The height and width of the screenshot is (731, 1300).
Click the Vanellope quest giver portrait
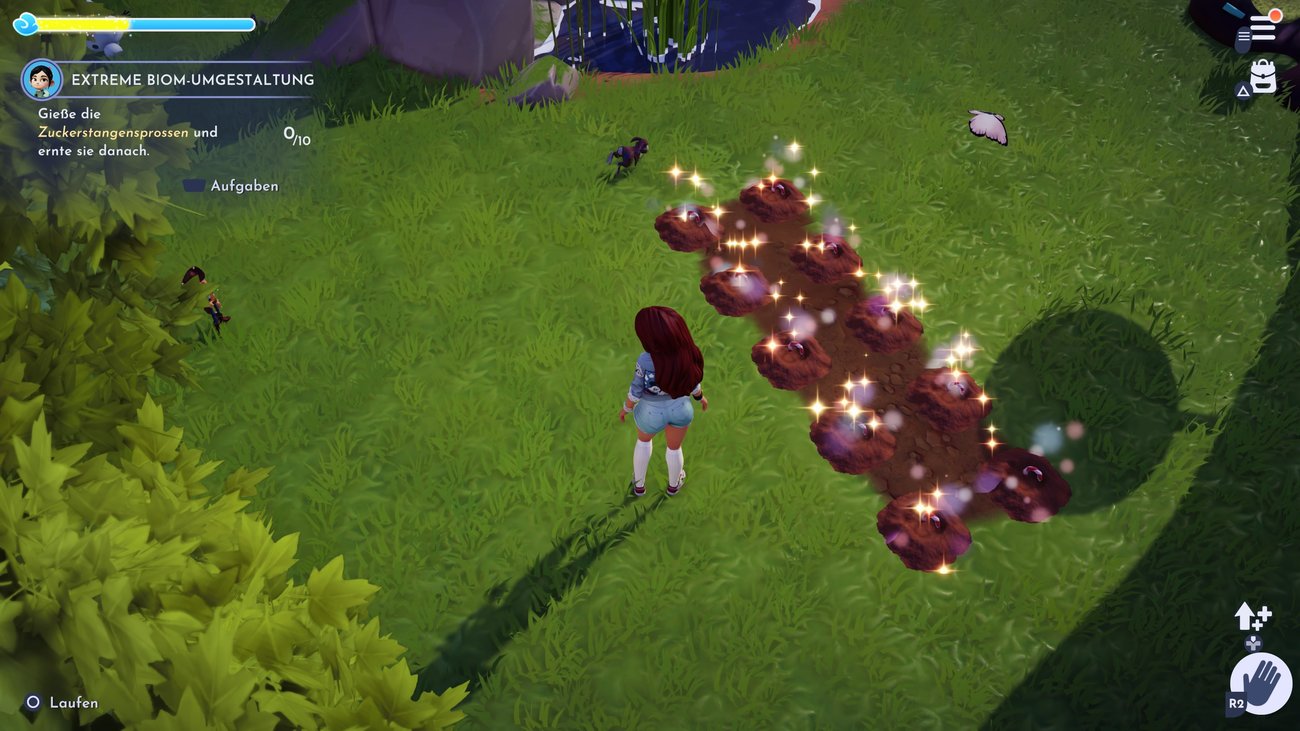coord(42,79)
